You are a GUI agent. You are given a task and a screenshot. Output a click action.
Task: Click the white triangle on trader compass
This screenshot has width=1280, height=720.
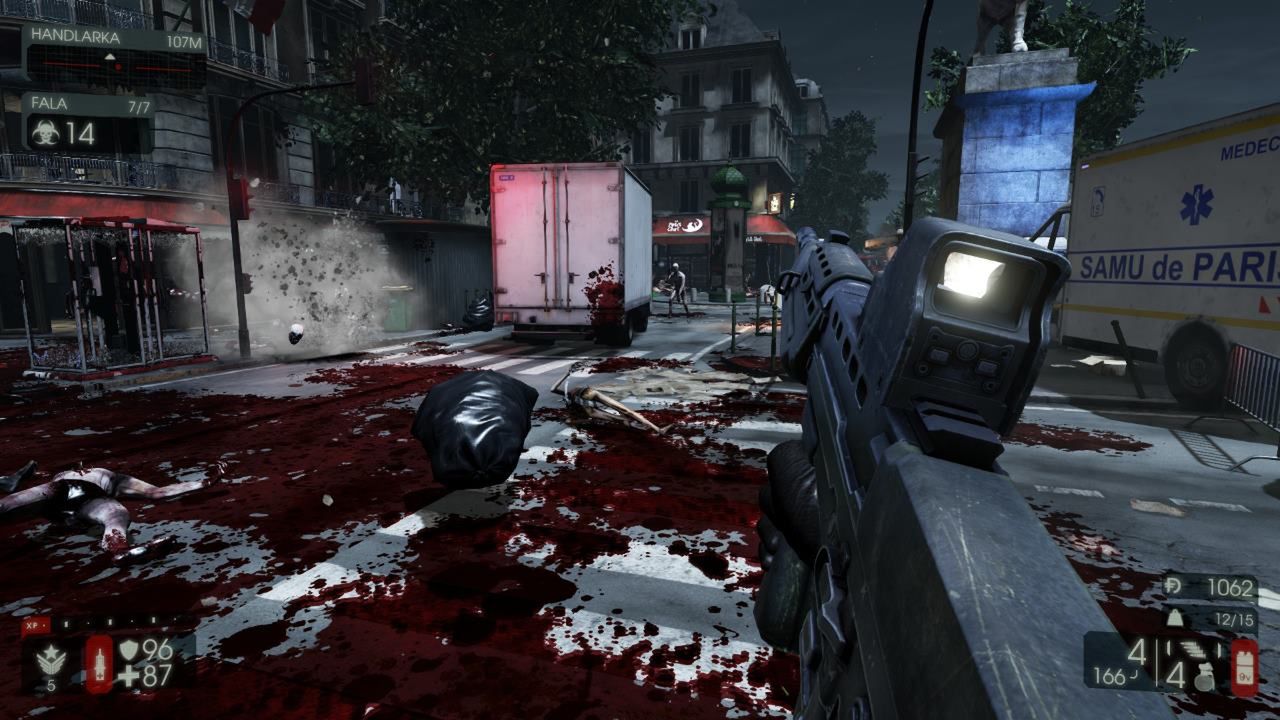click(x=110, y=56)
